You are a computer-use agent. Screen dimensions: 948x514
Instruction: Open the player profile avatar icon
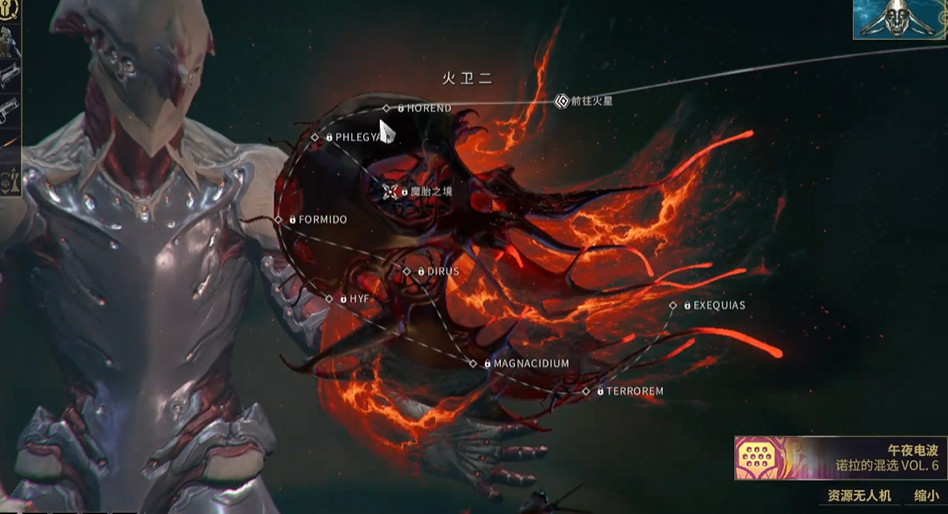tap(899, 18)
